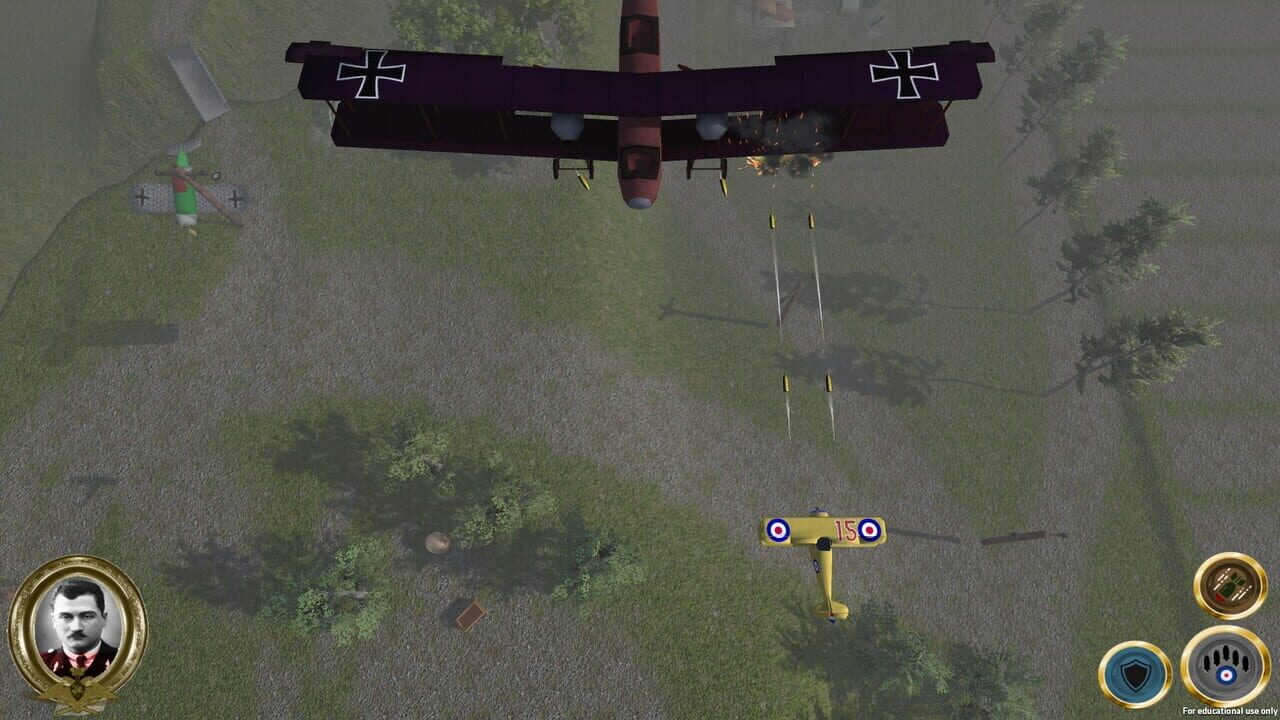Click the Iron Cross on the bomber's right wing

(x=905, y=72)
